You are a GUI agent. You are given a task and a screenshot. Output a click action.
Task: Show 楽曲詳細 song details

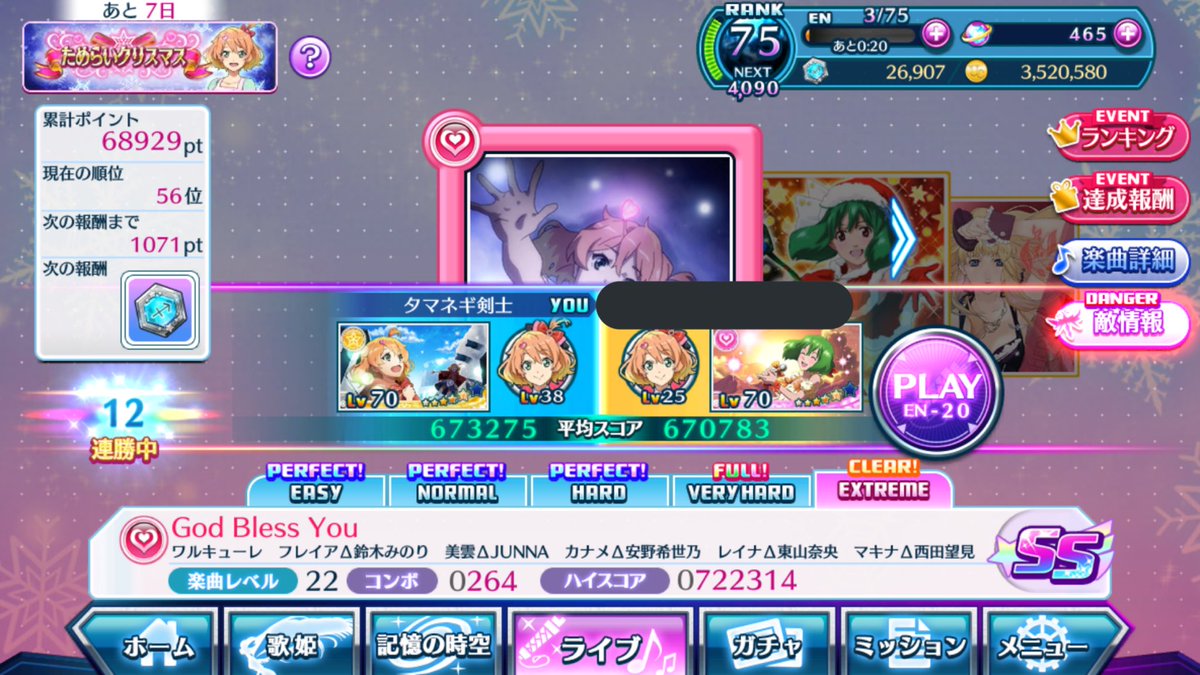pyautogui.click(x=1124, y=260)
